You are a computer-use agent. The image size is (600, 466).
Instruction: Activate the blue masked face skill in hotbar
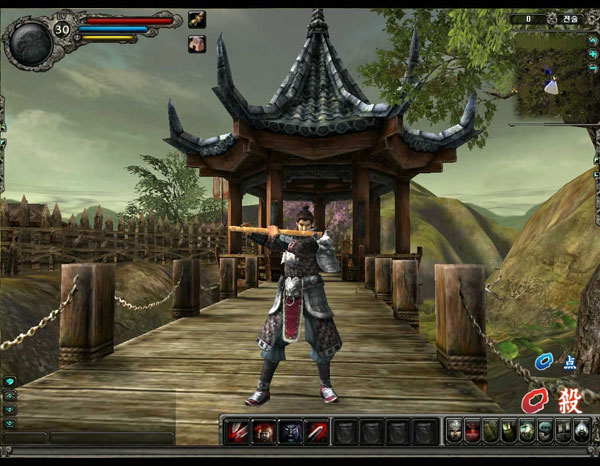[x=290, y=431]
